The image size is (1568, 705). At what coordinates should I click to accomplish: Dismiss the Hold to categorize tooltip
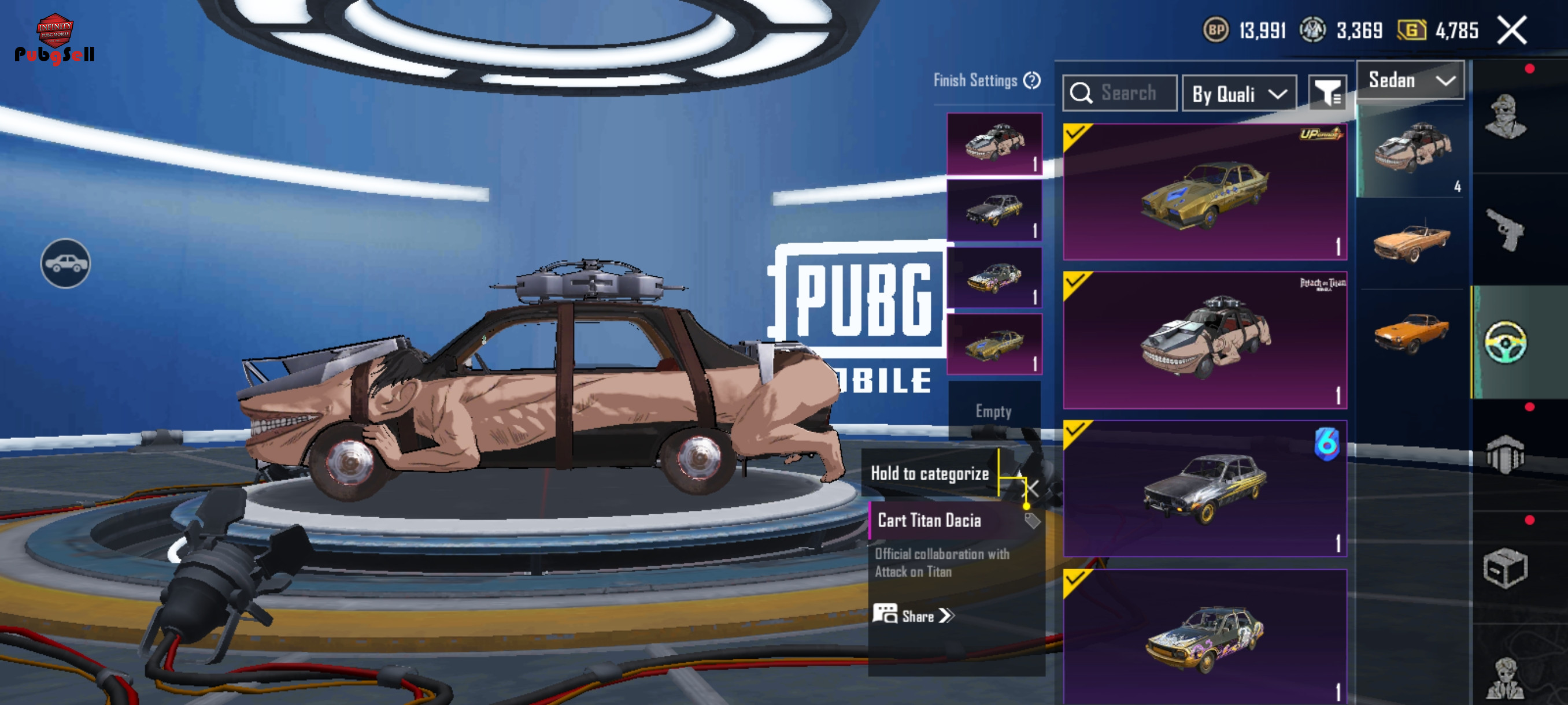[1033, 488]
